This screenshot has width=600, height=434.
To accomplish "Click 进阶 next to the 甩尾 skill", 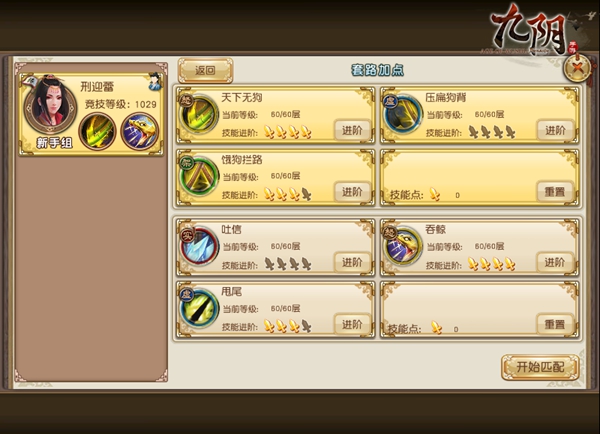I will click(x=352, y=324).
